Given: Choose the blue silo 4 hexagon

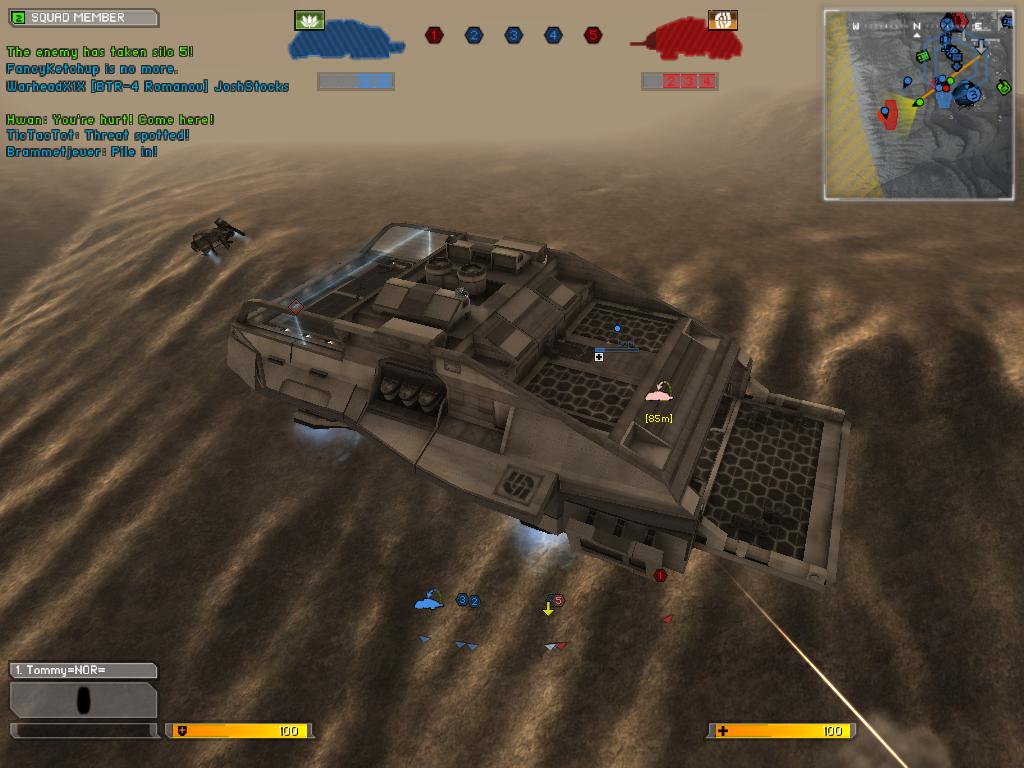Looking at the screenshot, I should click(553, 36).
